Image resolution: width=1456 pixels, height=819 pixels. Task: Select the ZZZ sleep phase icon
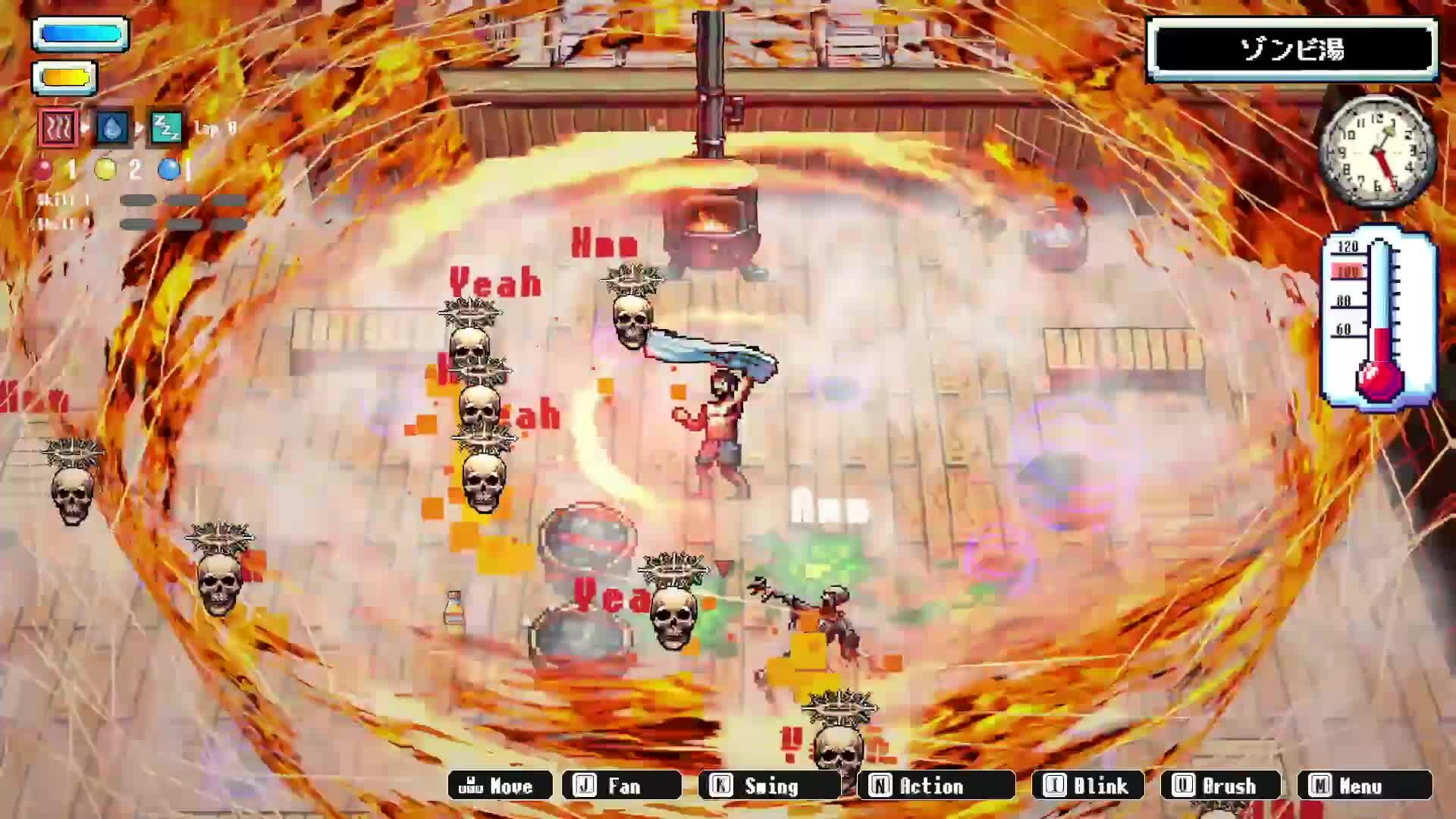[x=167, y=129]
